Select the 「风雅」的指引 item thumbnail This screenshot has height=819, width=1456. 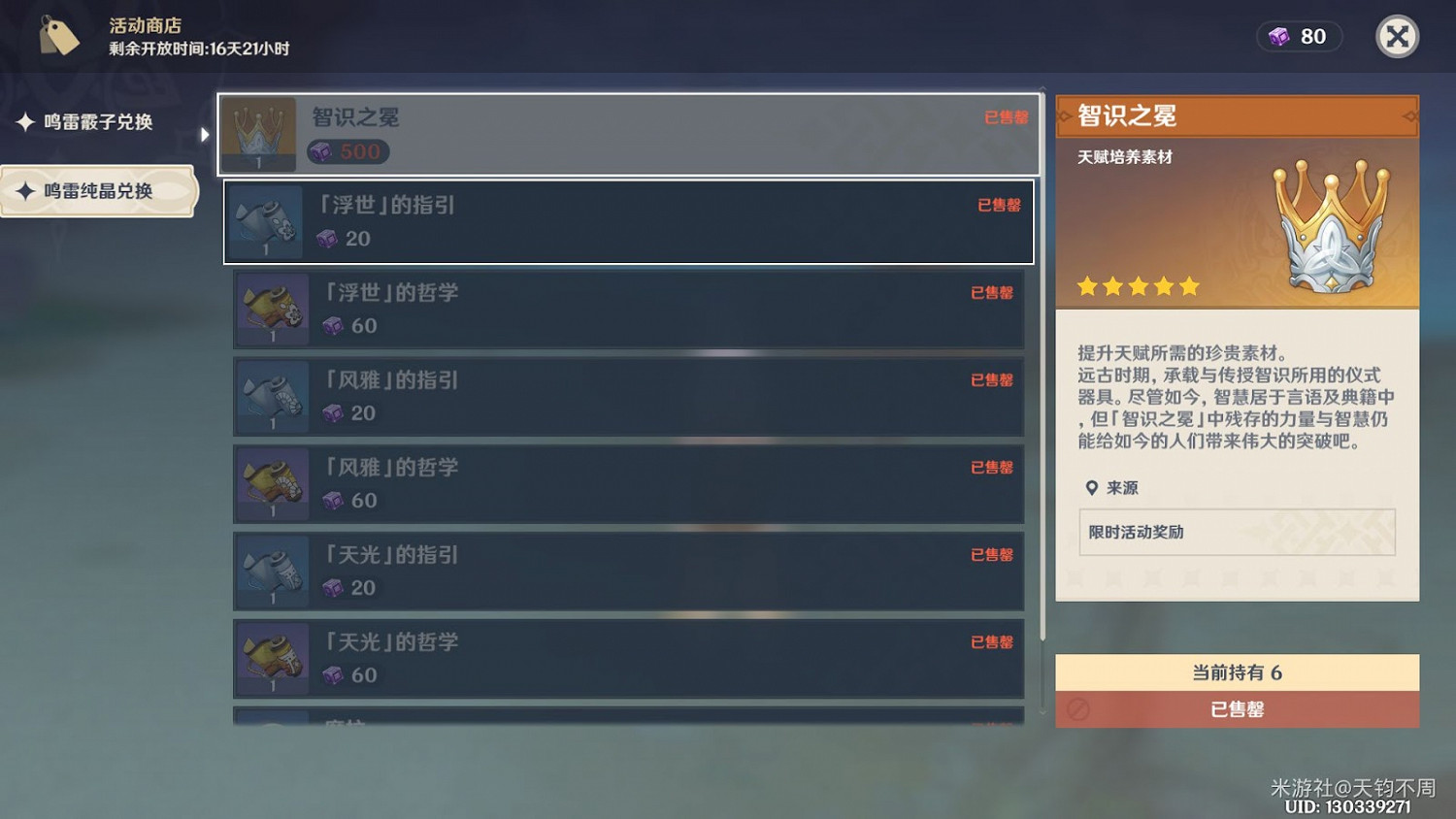point(272,396)
